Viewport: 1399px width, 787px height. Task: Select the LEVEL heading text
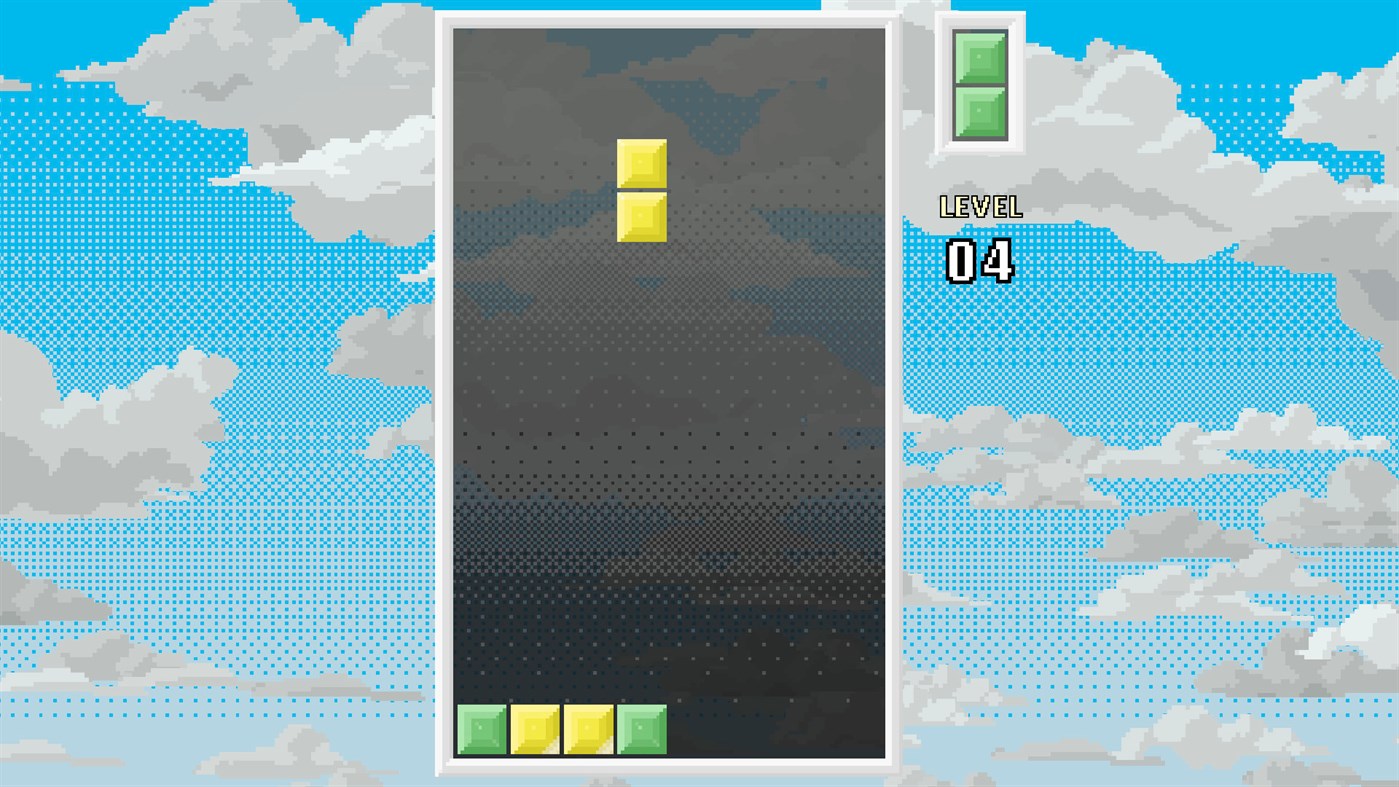point(980,207)
